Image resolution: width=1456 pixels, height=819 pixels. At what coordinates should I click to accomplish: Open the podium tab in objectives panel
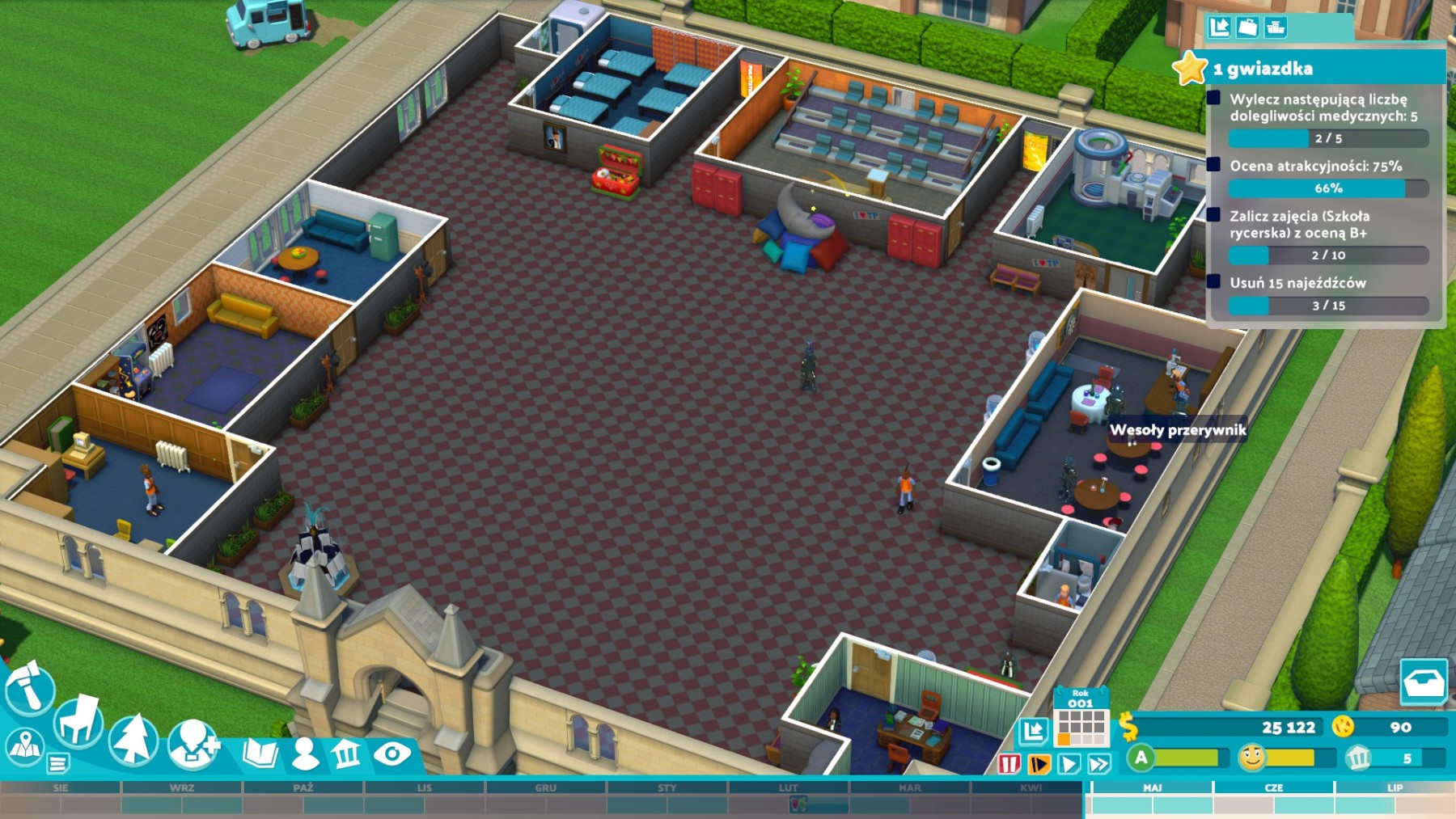(1276, 27)
